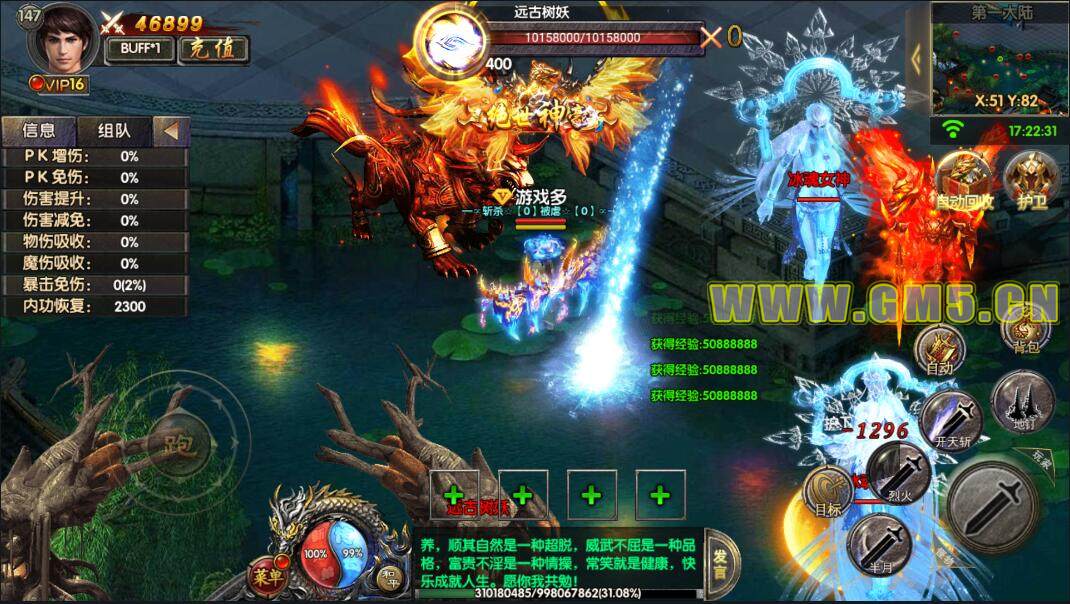Open the 护卫 guard menu
Image resolution: width=1070 pixels, height=604 pixels.
pos(1025,180)
